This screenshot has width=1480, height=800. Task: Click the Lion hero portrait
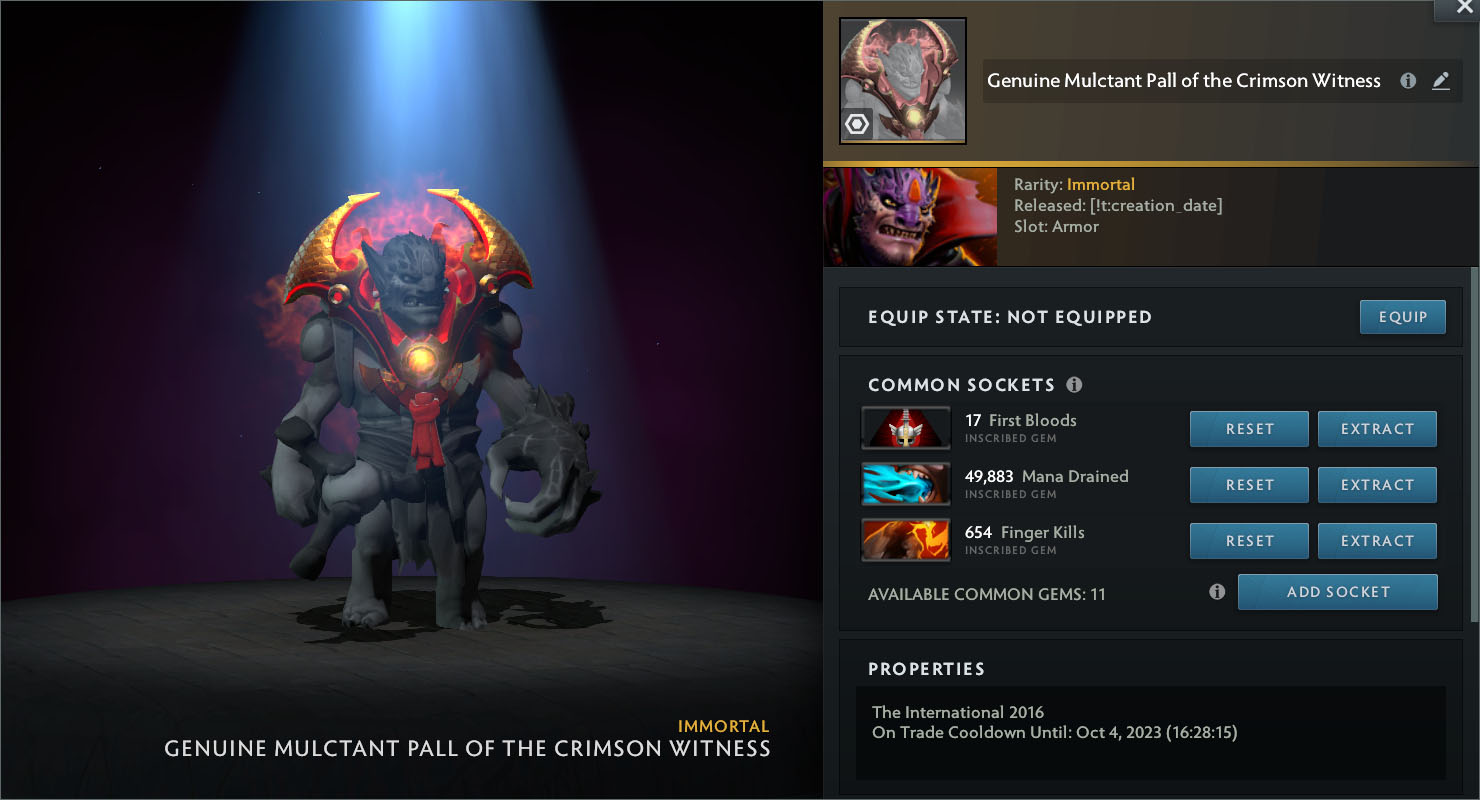[x=910, y=217]
